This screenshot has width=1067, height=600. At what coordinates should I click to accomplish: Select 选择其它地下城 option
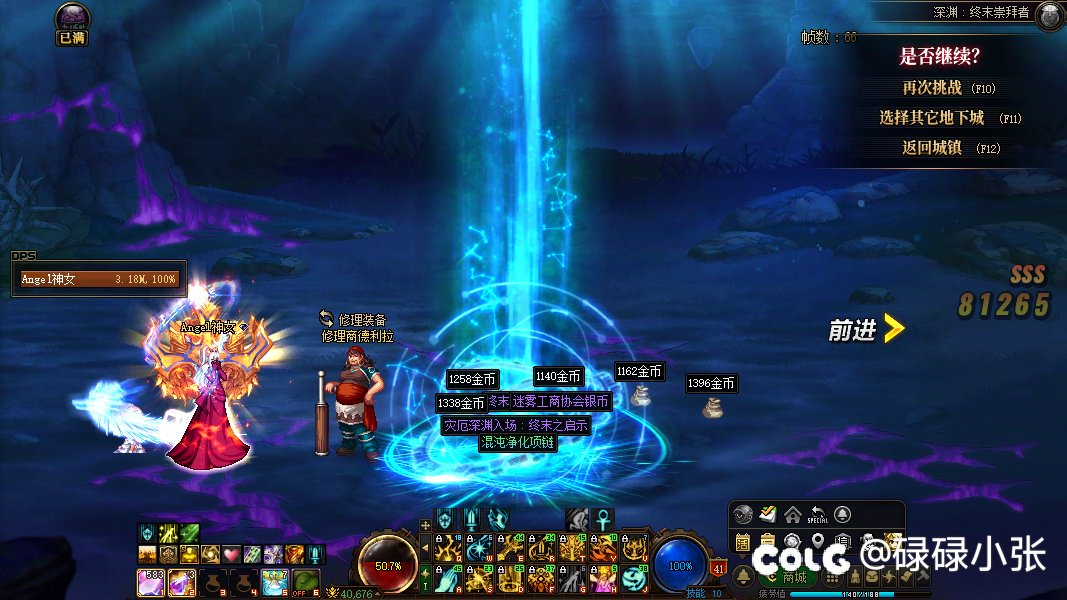932,118
